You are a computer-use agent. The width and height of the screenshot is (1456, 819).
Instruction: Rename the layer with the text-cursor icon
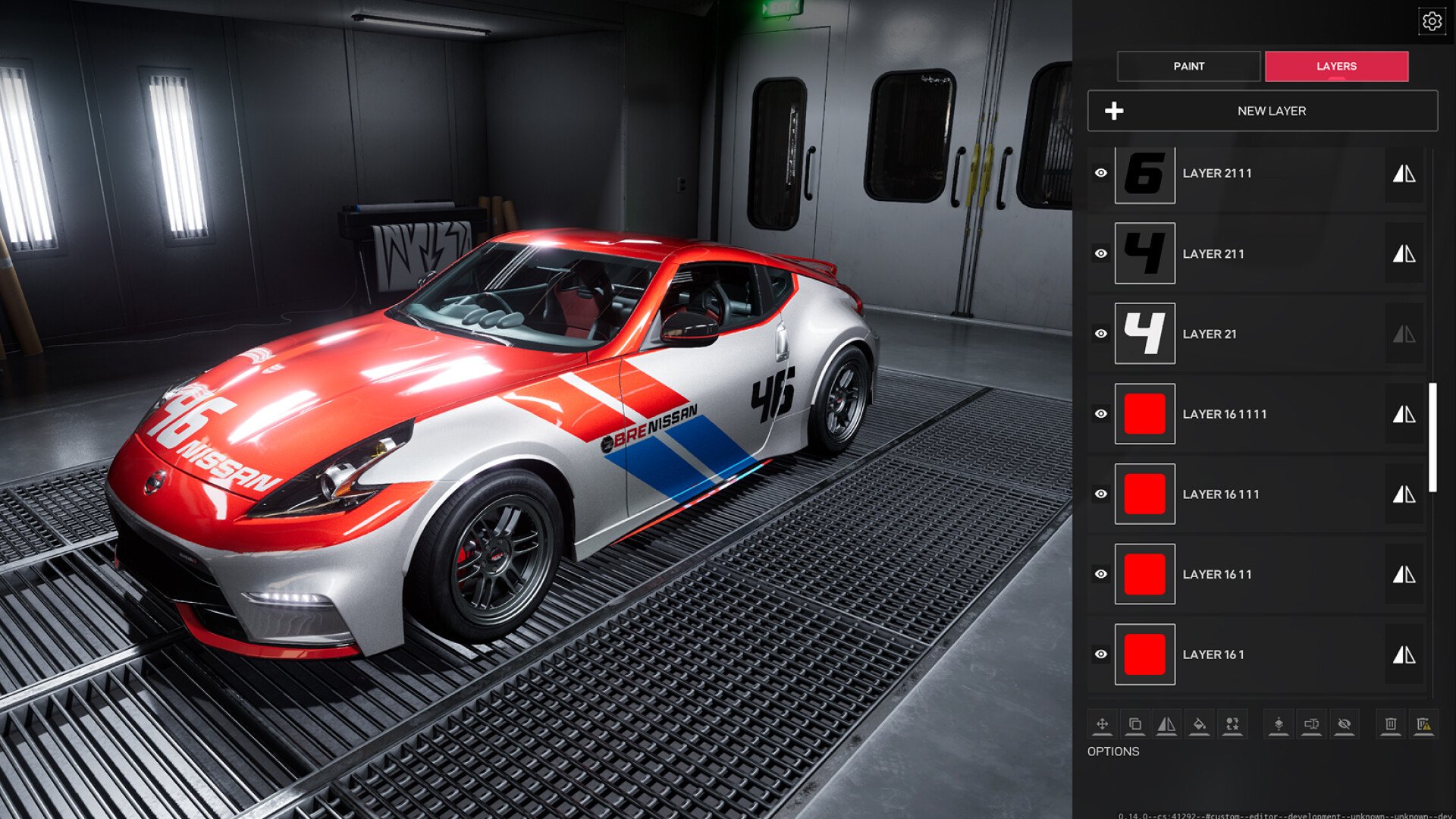click(1311, 724)
